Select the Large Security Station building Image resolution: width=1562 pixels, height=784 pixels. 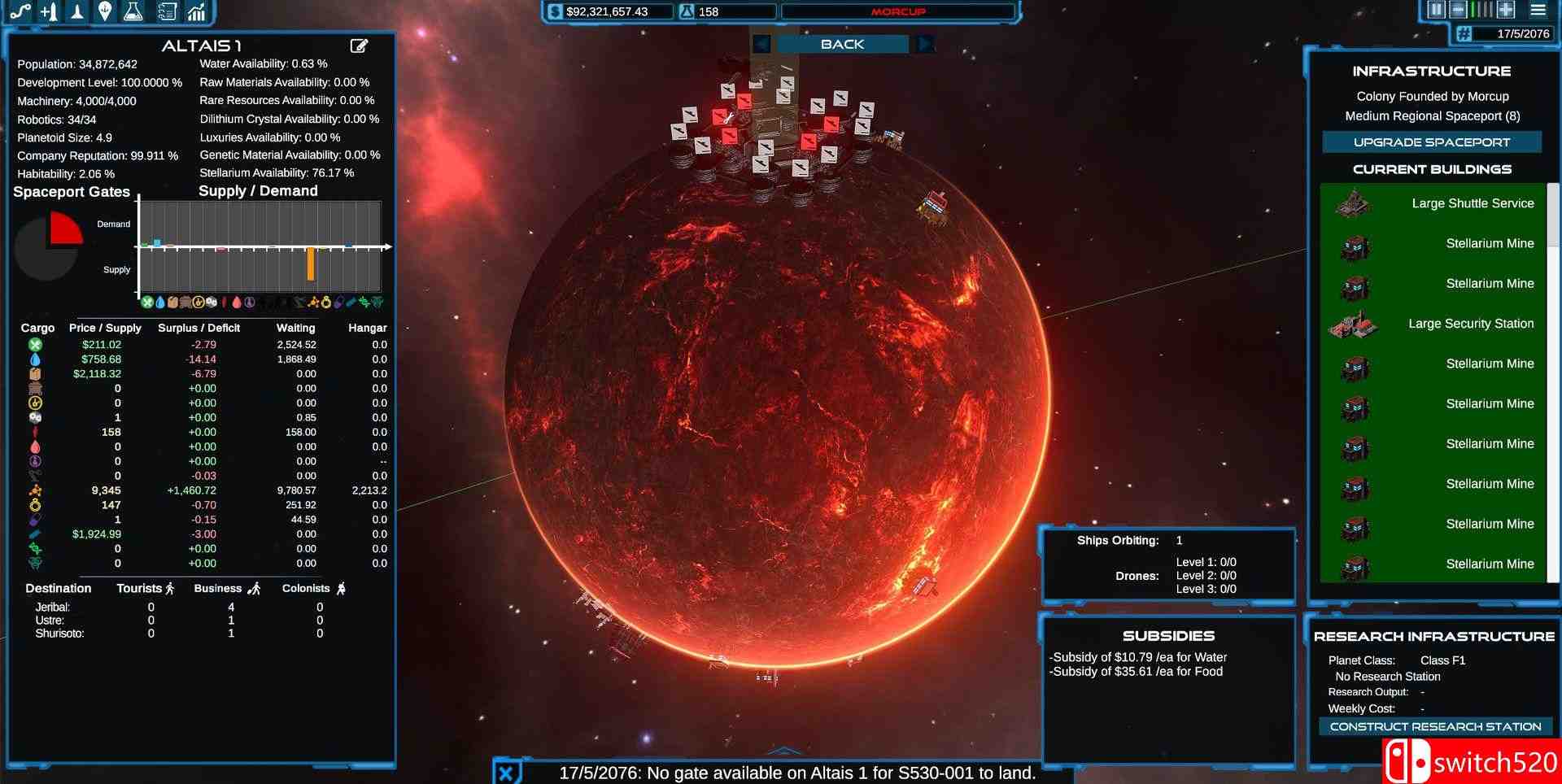(1433, 324)
